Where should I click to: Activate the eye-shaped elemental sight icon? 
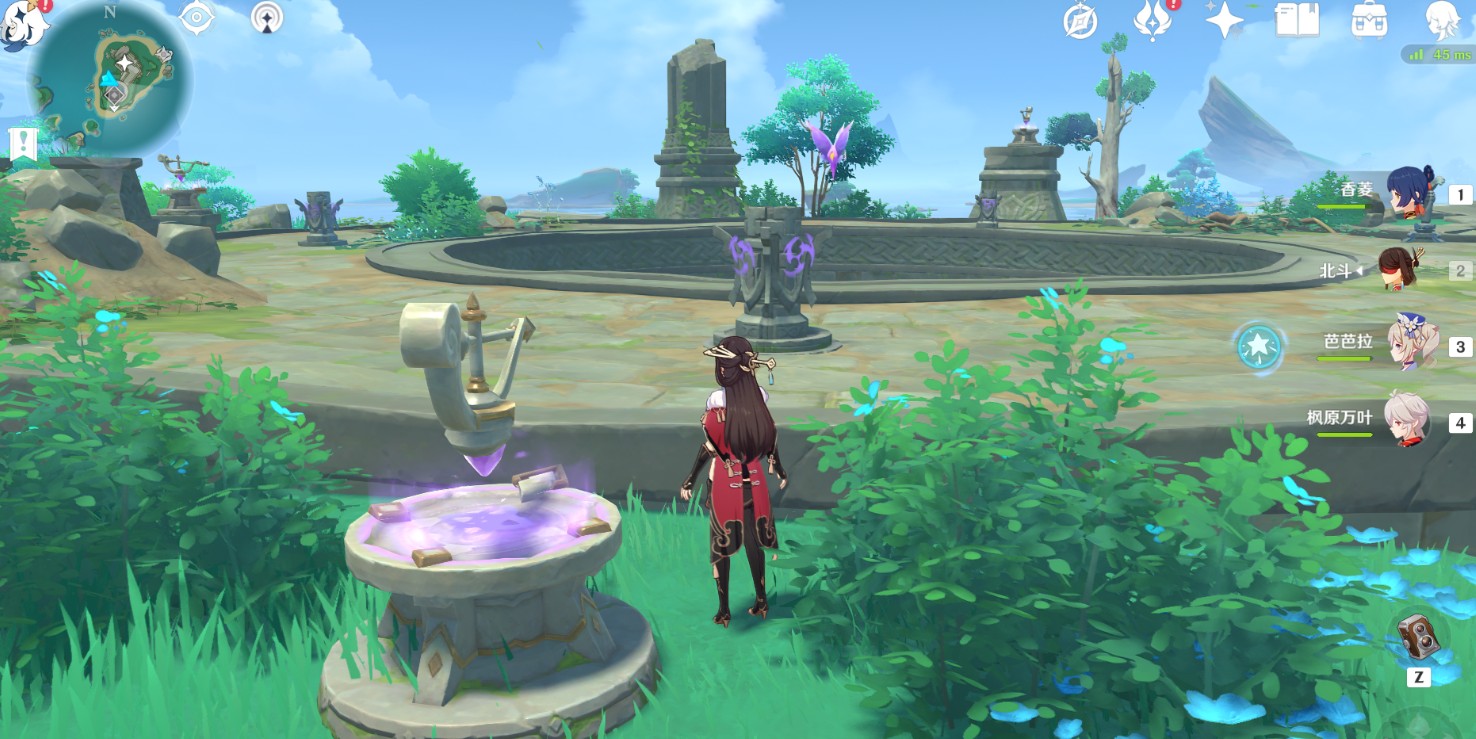[x=197, y=17]
